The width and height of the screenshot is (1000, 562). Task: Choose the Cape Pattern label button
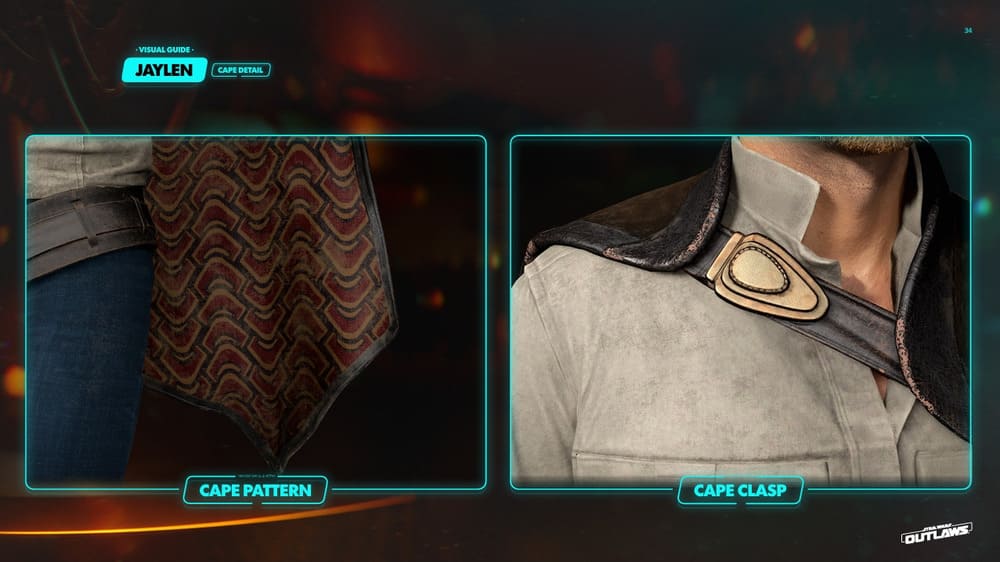255,490
